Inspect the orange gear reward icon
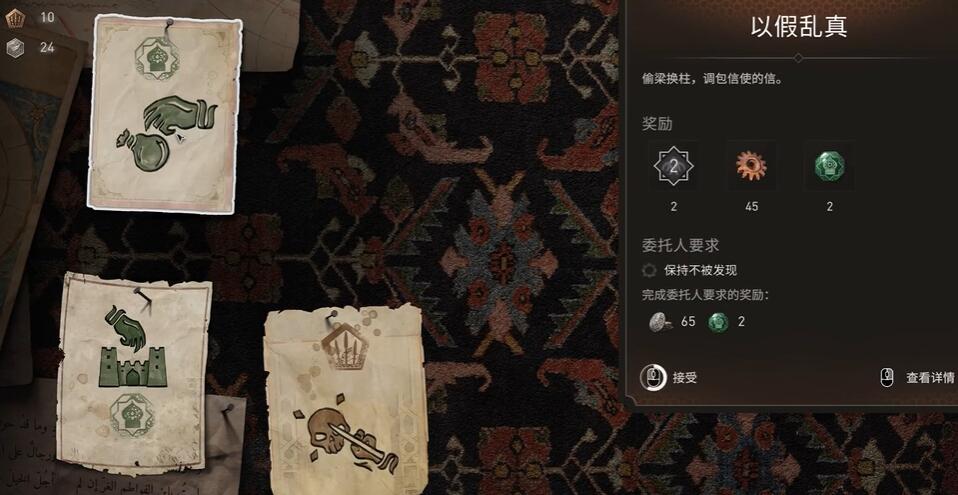Screen dimensions: 958x495 (x=750, y=166)
